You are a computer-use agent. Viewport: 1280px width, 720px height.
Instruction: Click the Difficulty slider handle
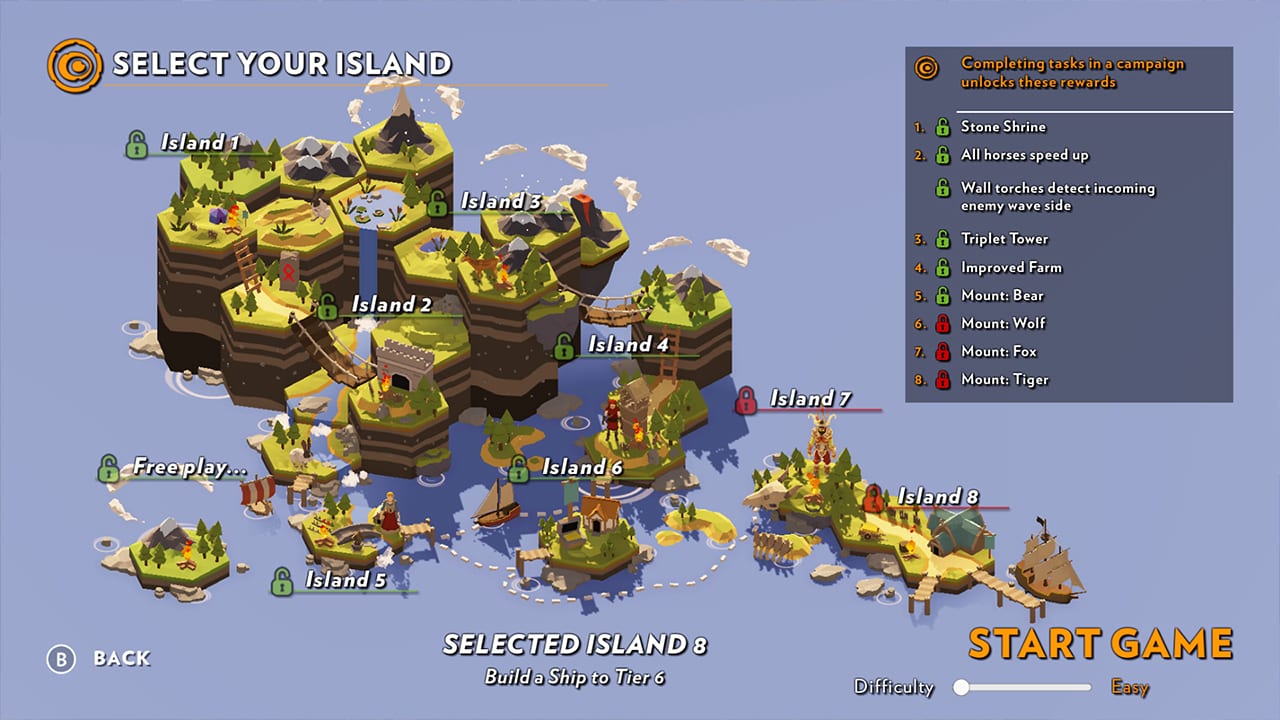click(962, 687)
